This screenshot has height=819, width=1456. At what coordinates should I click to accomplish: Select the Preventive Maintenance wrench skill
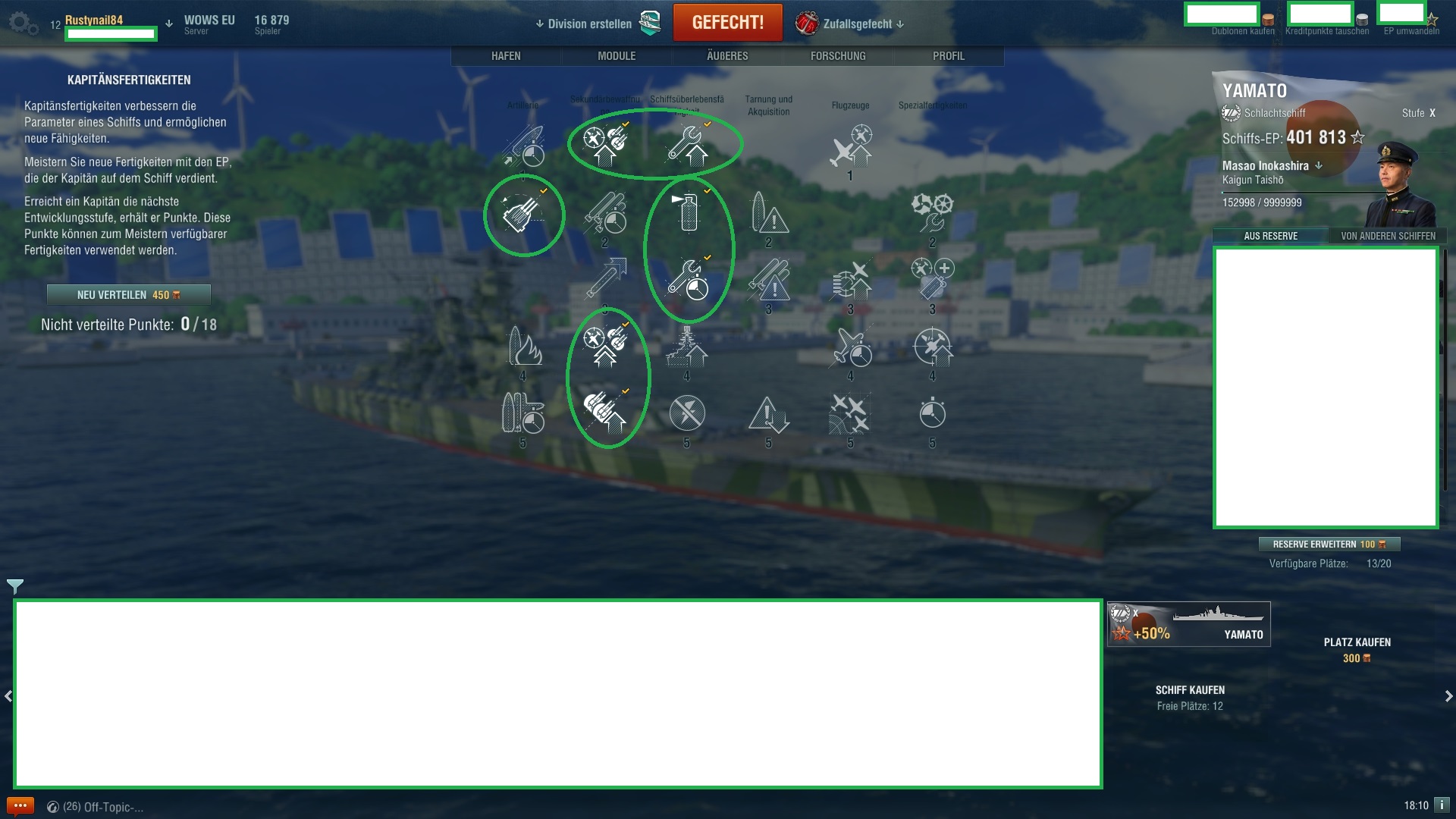click(689, 144)
